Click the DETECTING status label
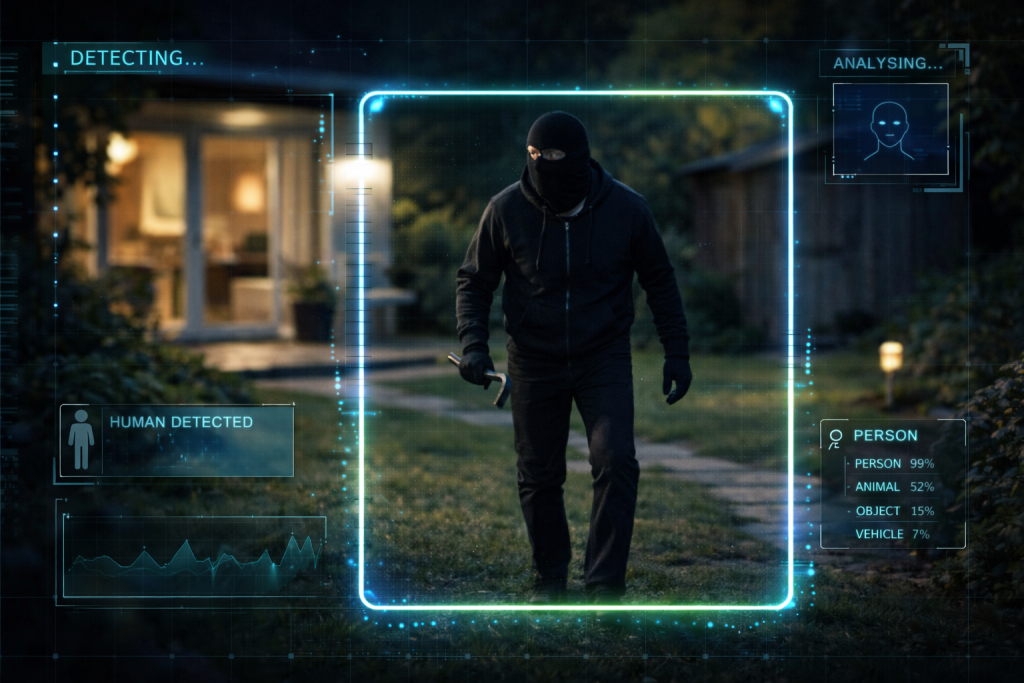Screen dimensions: 1024x683 (x=136, y=59)
